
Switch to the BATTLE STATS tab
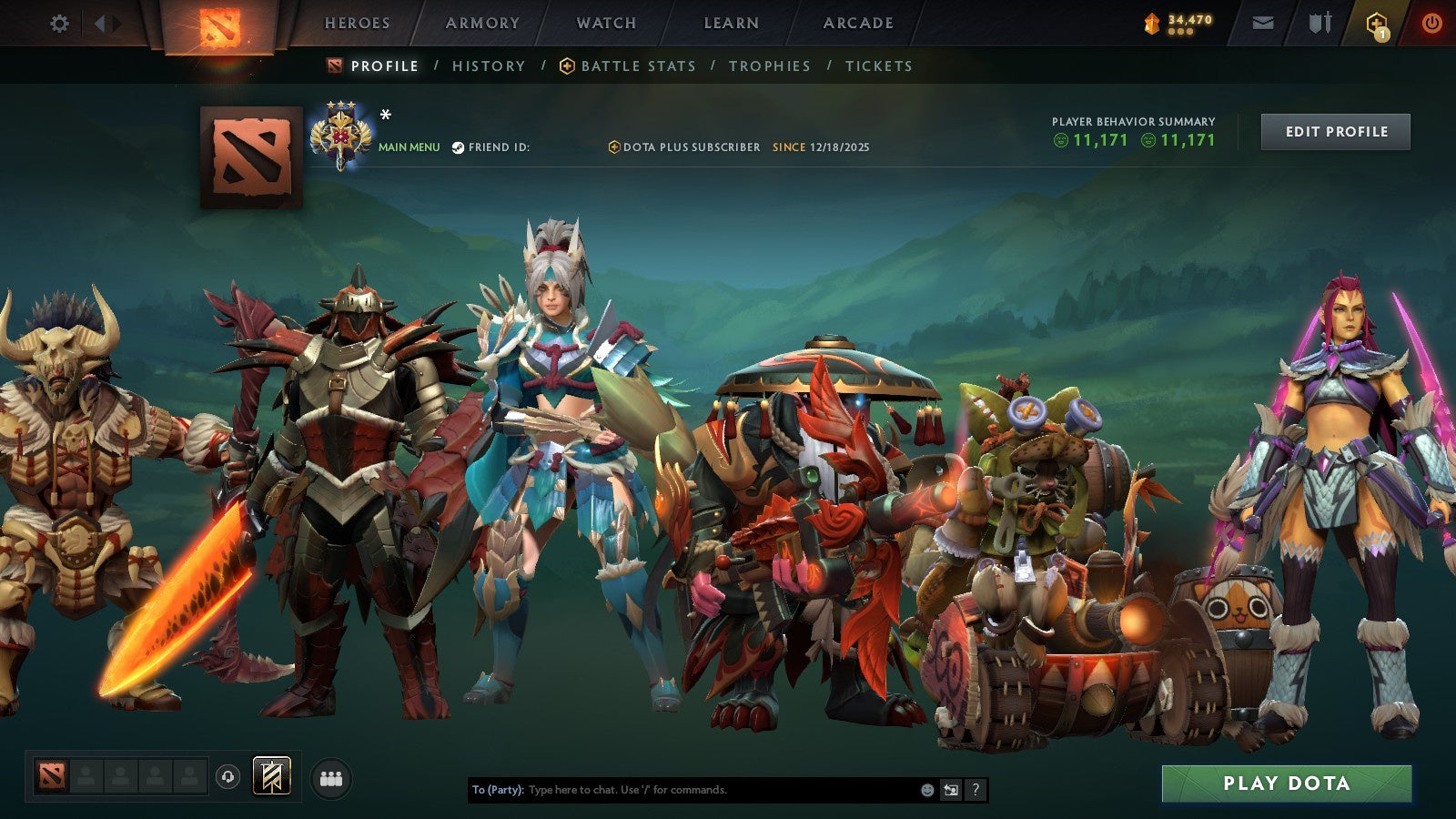coord(637,66)
